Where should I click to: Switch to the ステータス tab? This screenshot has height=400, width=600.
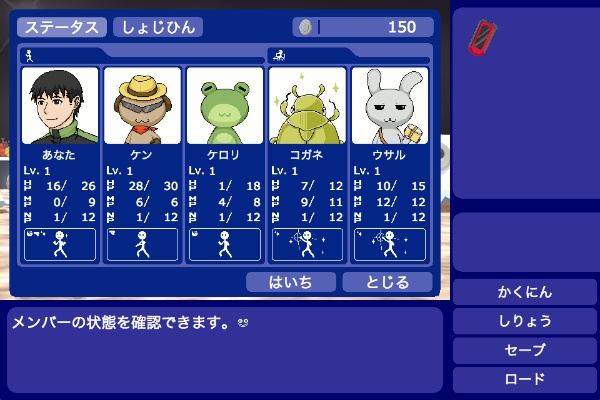click(62, 27)
